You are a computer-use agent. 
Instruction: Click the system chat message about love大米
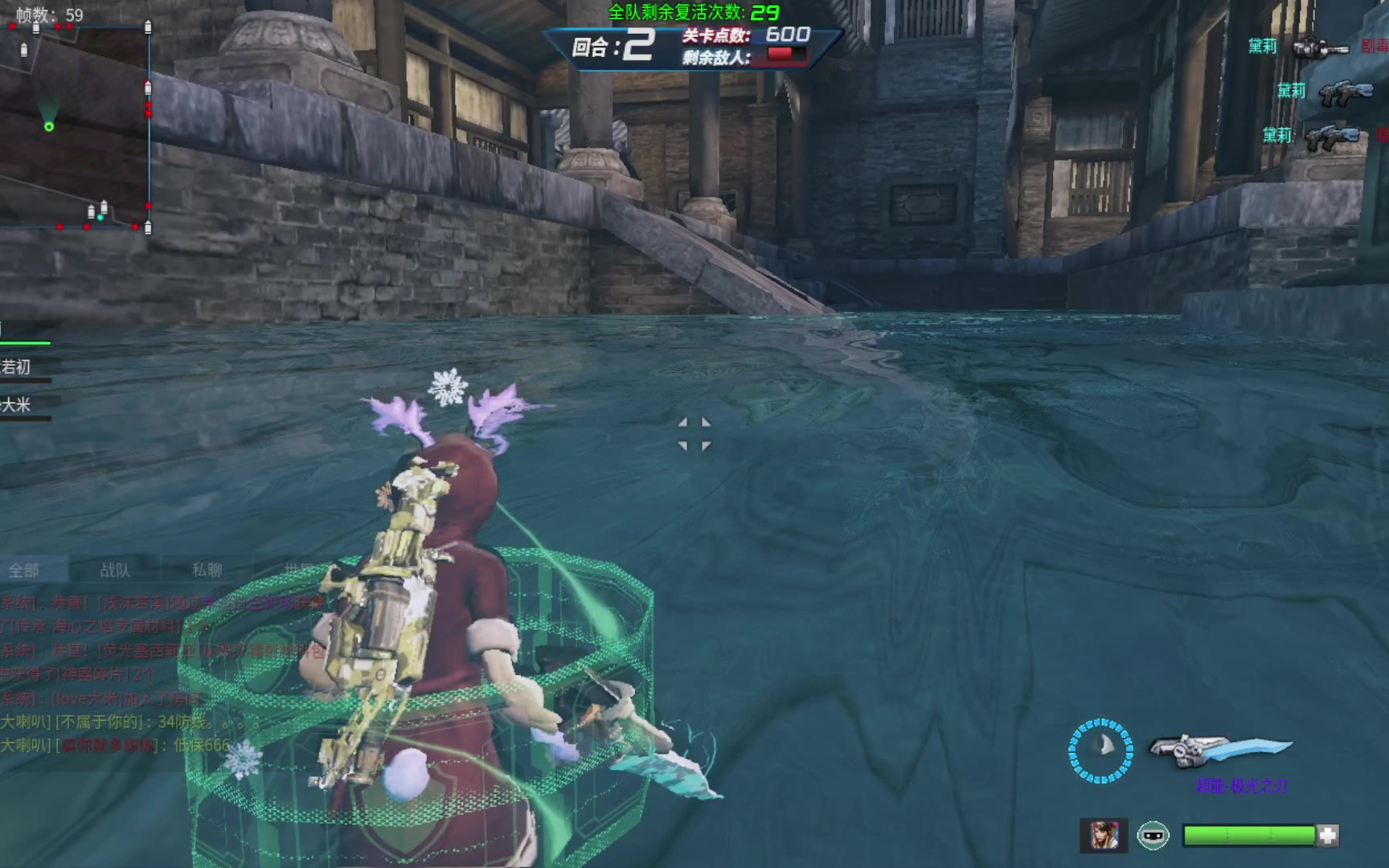point(103,698)
